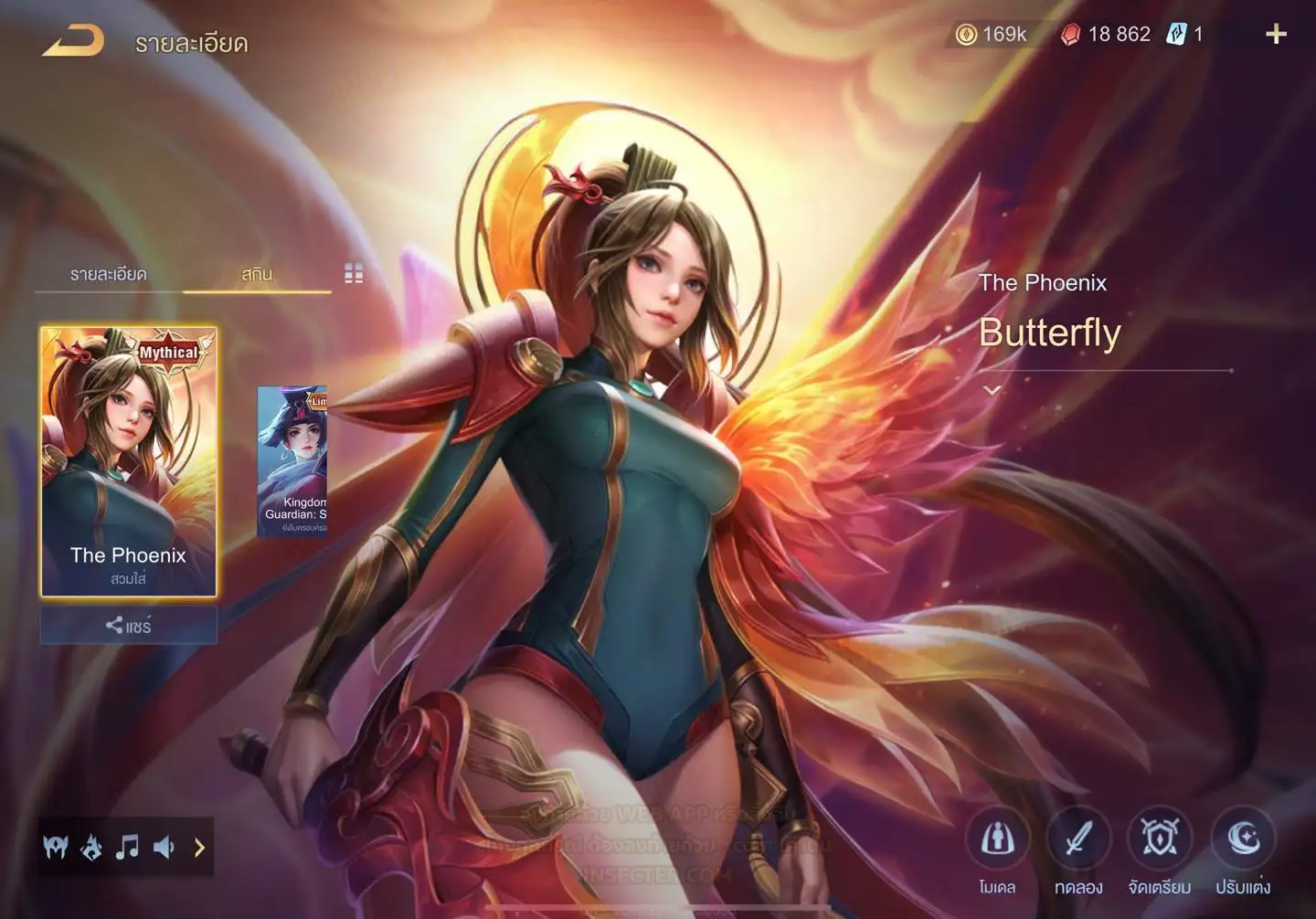Share the skin with the แชร์ button
This screenshot has height=919, width=1316.
click(129, 626)
